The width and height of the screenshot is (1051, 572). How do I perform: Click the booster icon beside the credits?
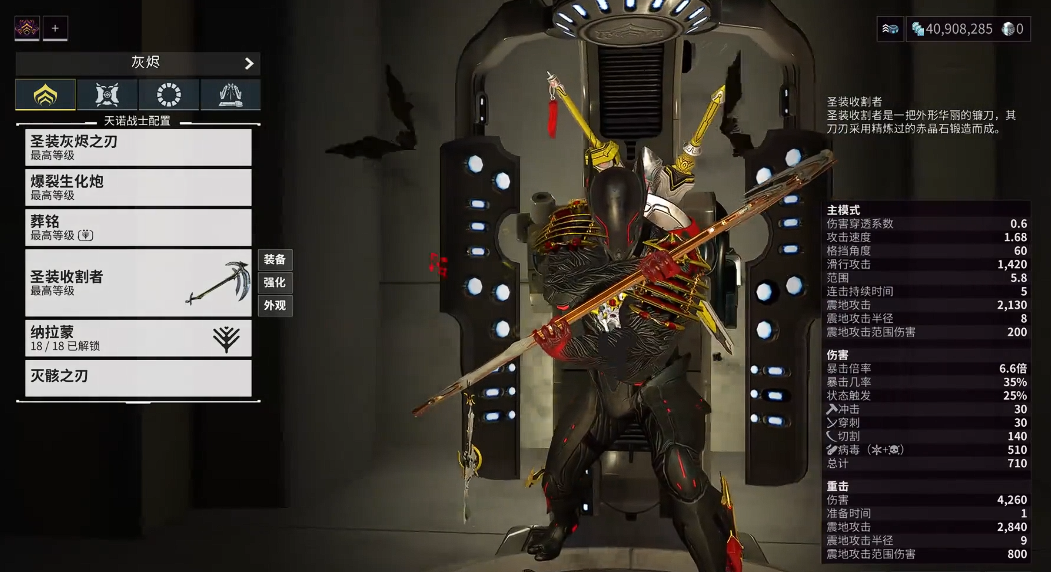coord(890,29)
